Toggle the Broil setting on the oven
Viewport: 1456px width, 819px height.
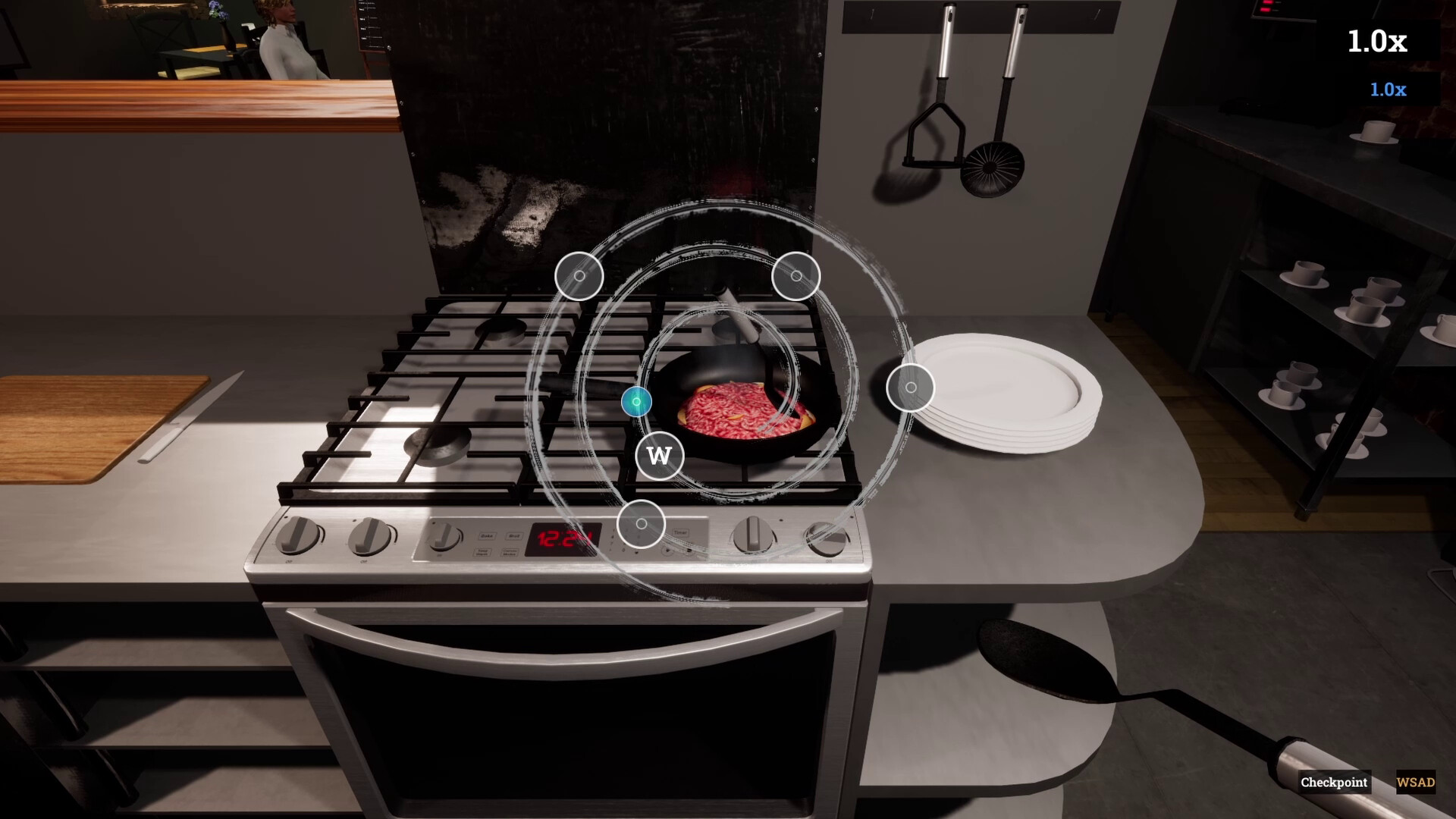point(514,535)
